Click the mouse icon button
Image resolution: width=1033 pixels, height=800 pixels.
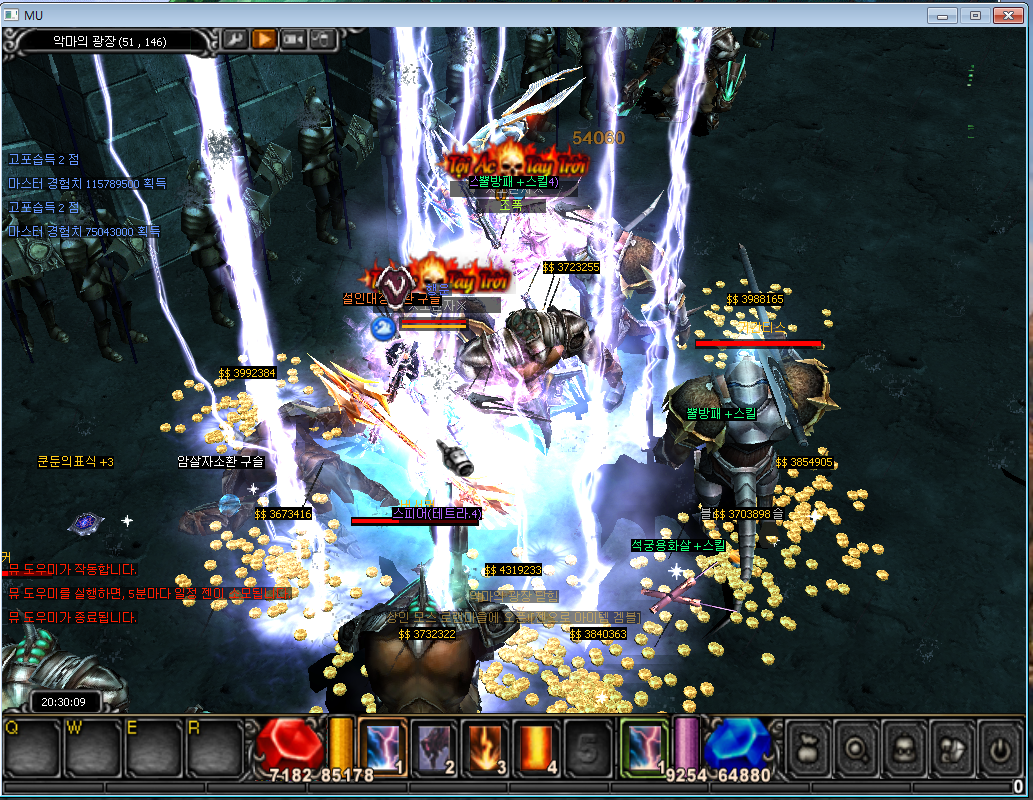click(322, 39)
